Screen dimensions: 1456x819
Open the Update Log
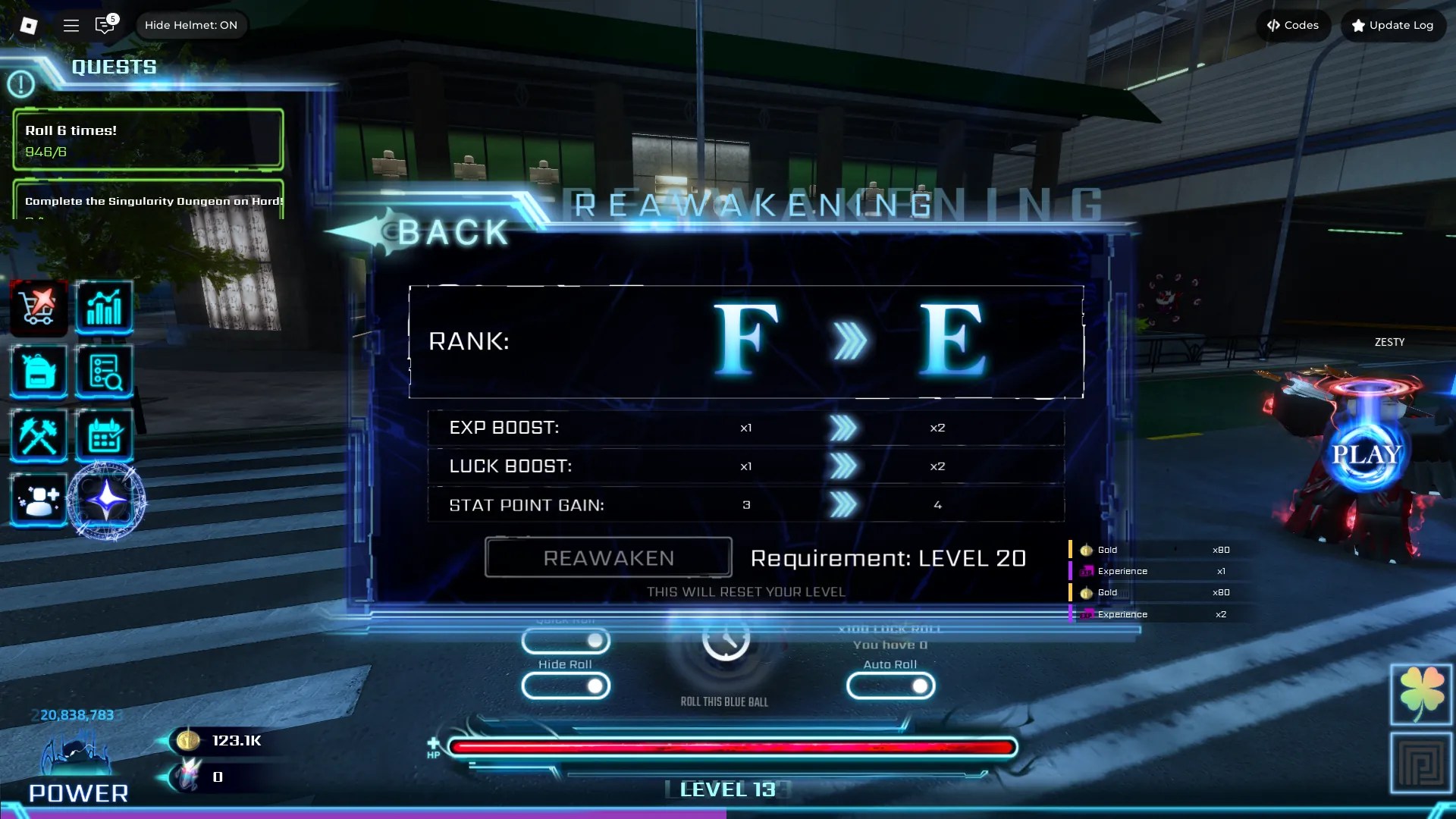point(1392,25)
